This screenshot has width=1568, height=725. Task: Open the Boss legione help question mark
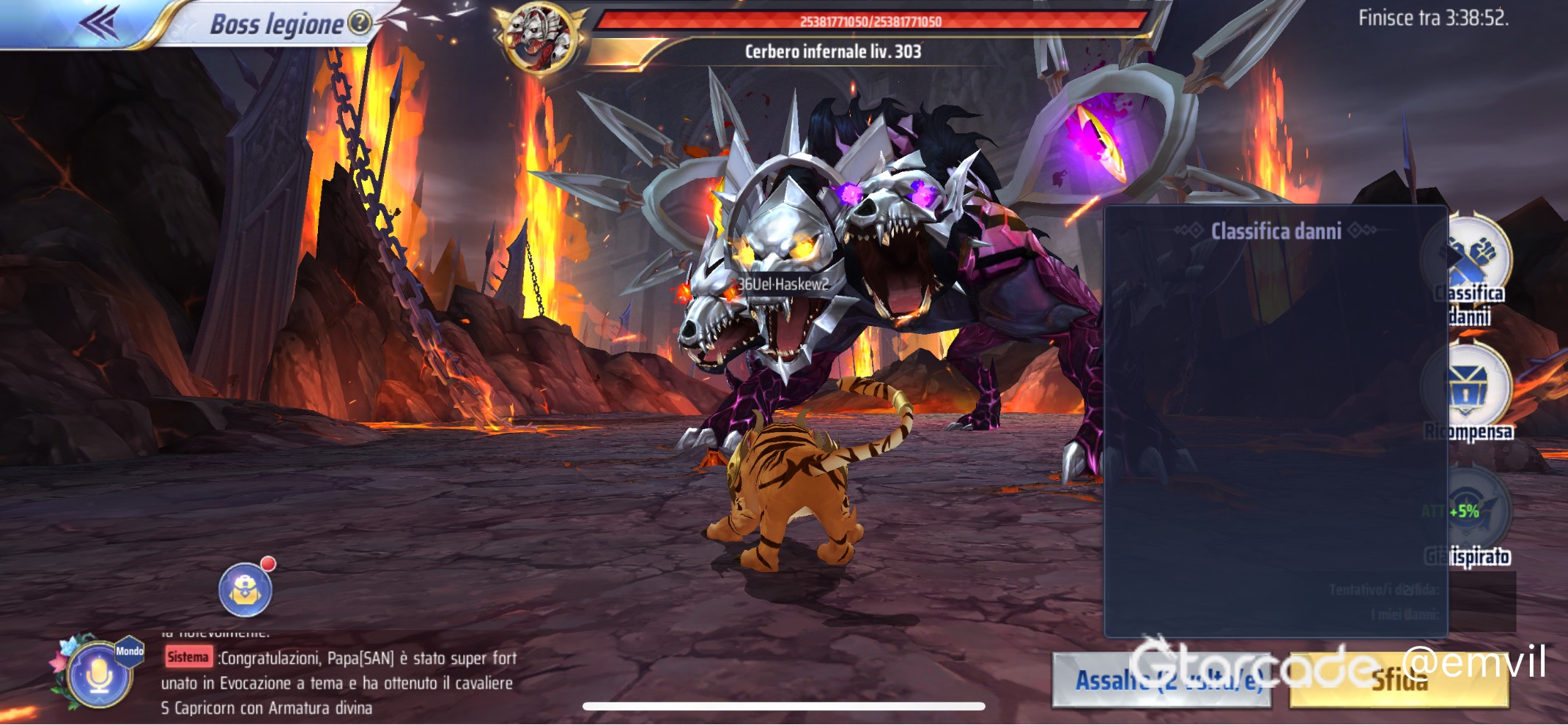click(359, 23)
